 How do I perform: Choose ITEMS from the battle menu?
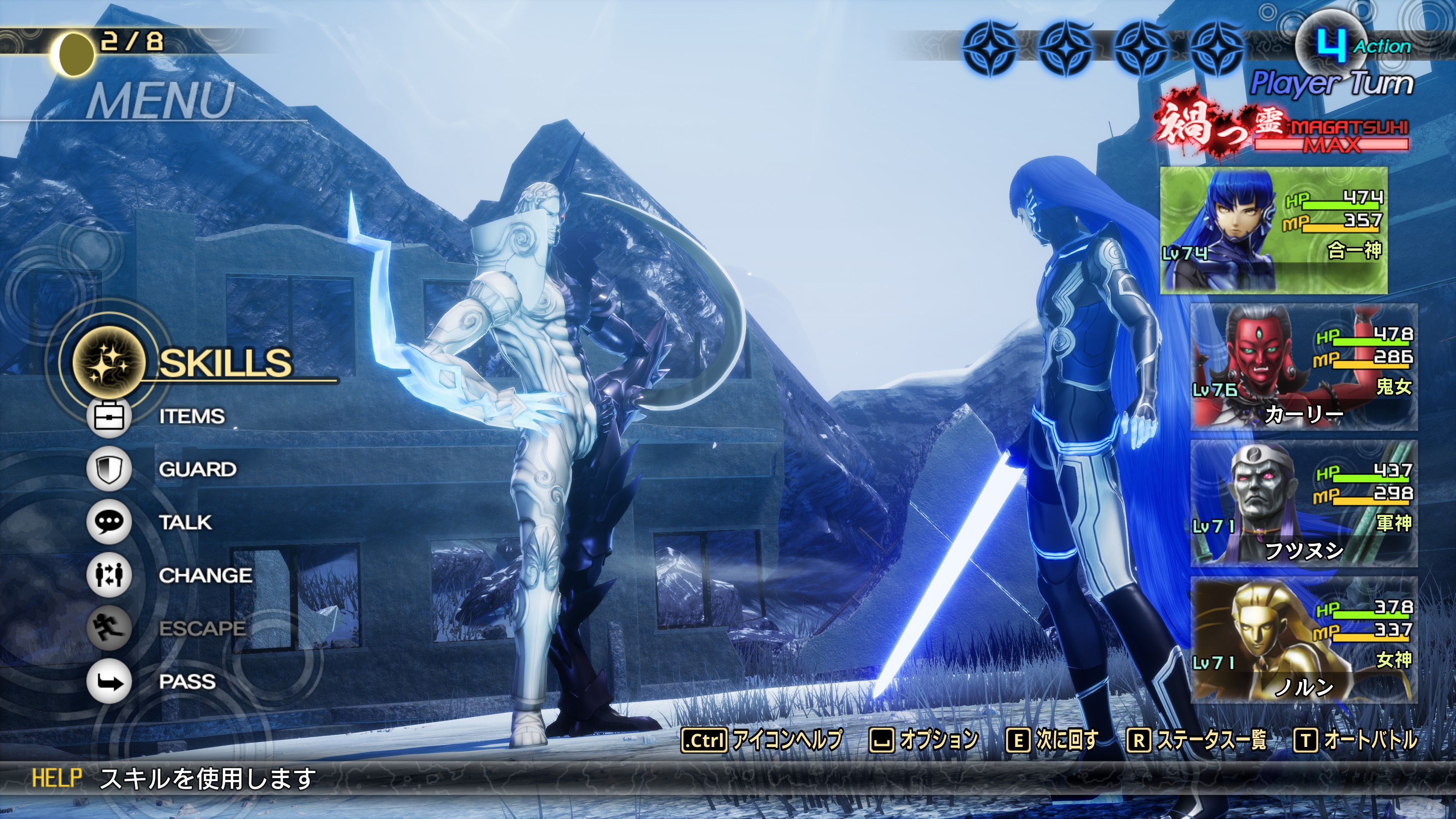pyautogui.click(x=191, y=417)
